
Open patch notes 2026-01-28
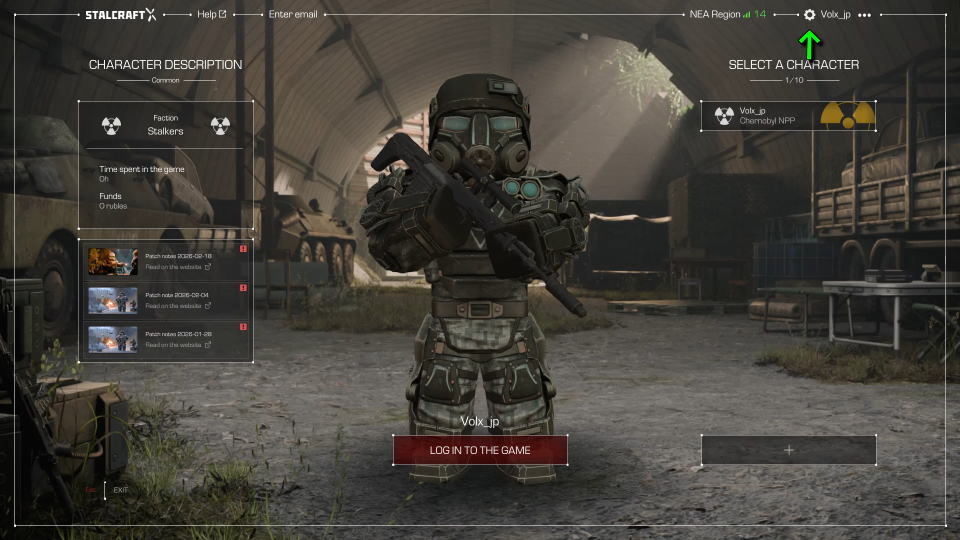point(166,339)
